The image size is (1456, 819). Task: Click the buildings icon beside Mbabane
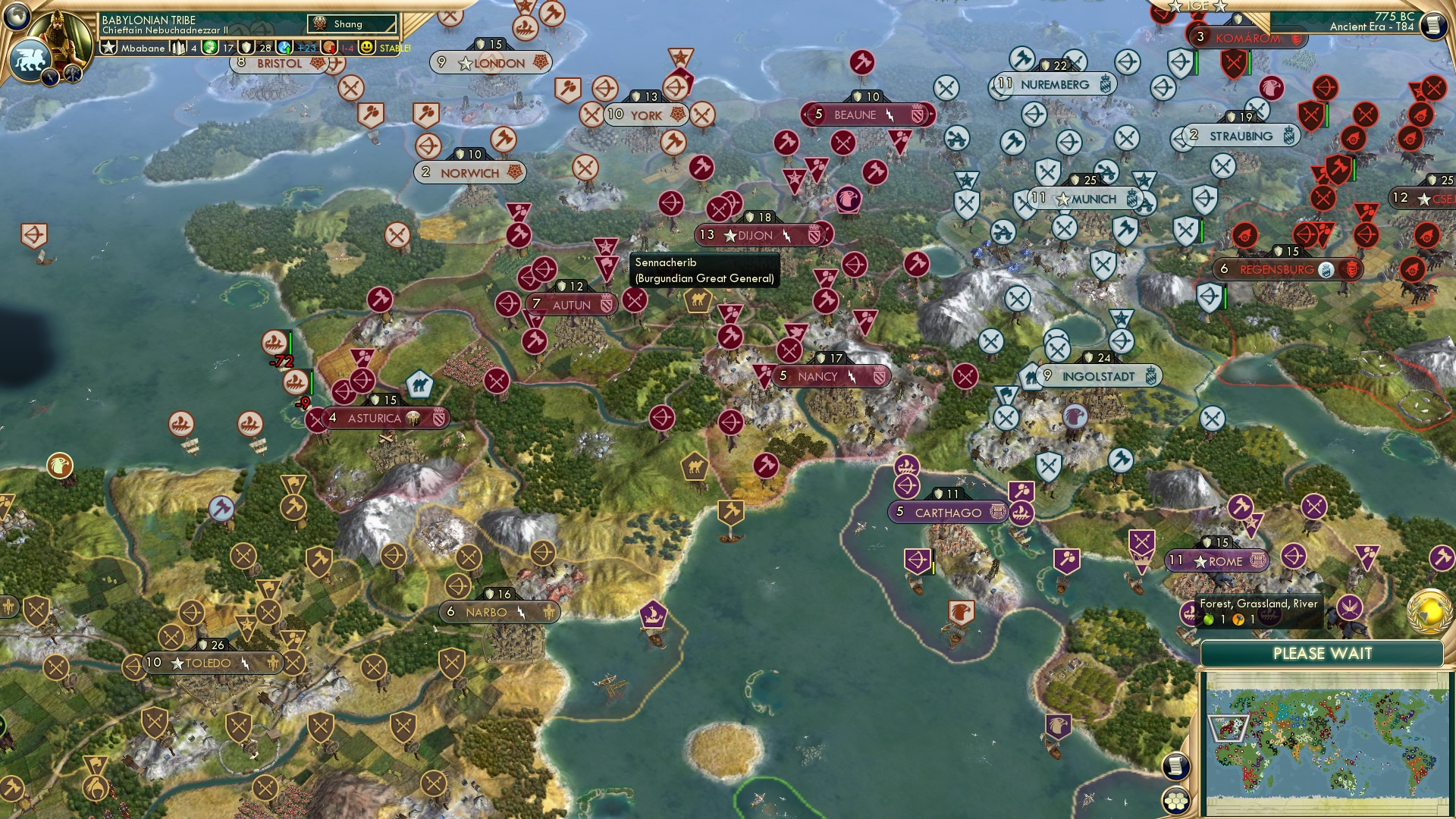(178, 47)
